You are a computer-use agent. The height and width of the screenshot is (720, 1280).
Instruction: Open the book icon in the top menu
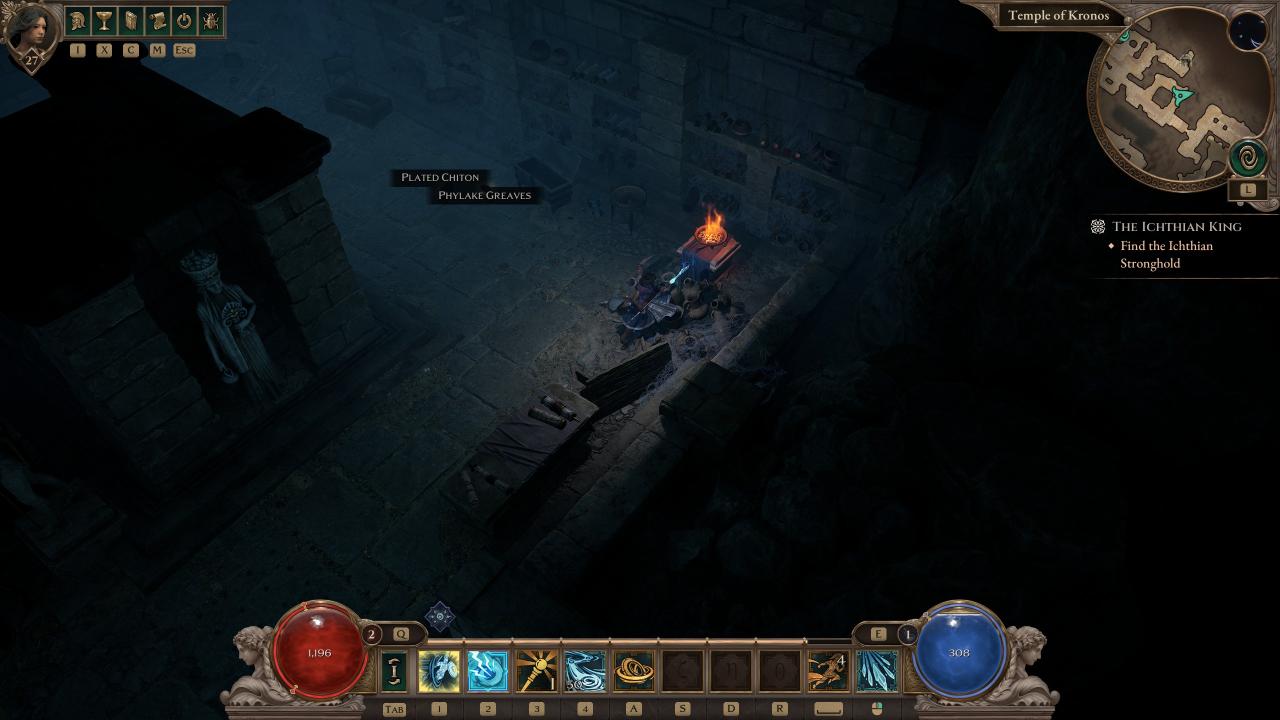click(131, 21)
